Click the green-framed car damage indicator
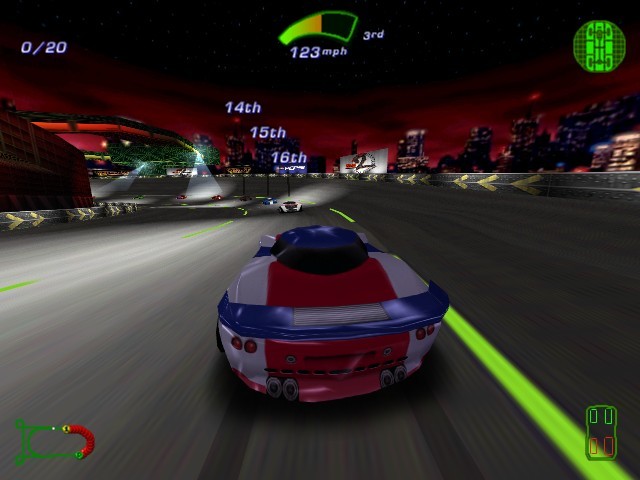This screenshot has height=480, width=640. tap(601, 431)
